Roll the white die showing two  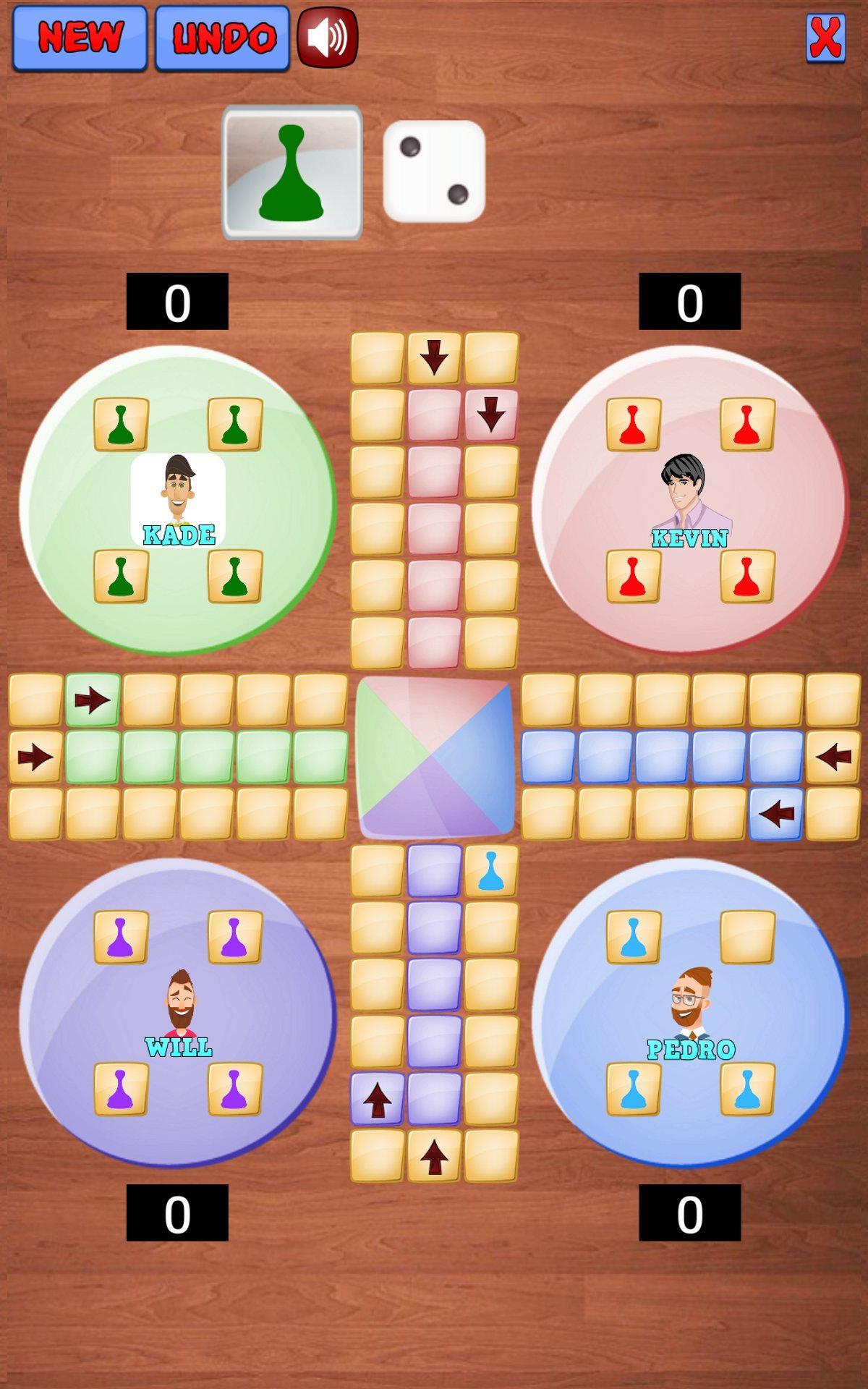434,171
